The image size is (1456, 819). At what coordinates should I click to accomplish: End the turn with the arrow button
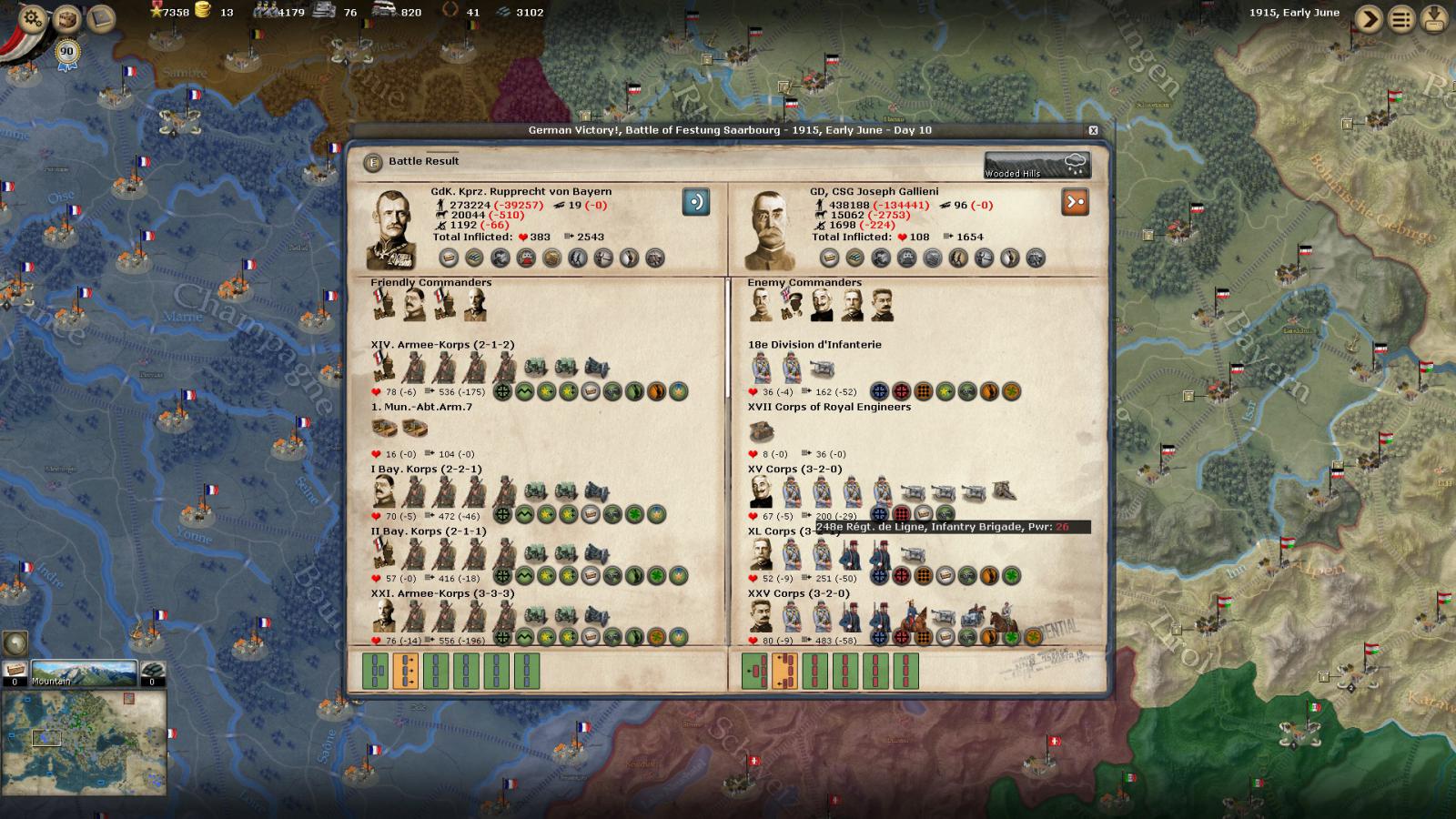tap(1369, 18)
